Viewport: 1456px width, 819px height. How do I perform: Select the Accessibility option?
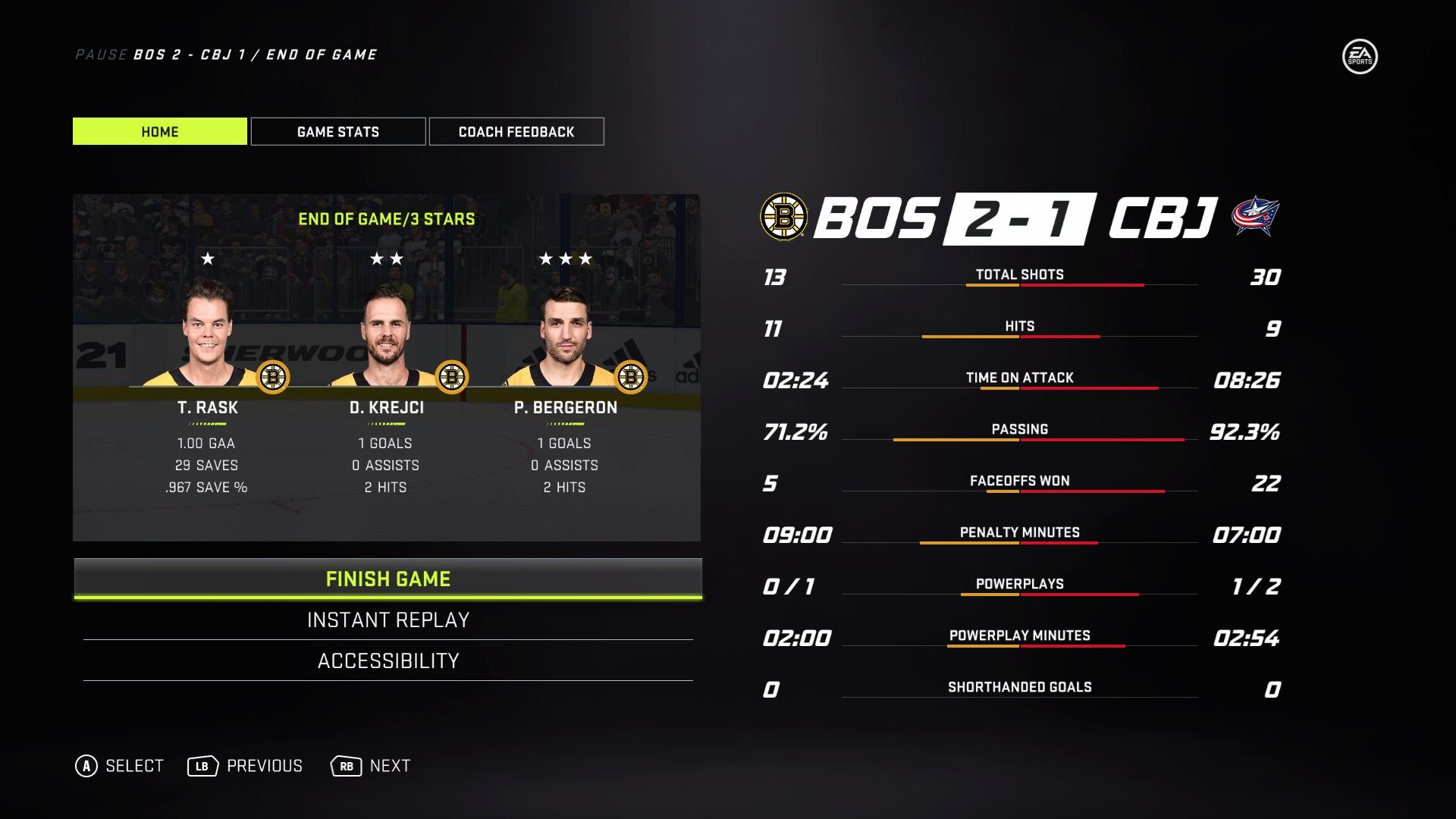click(x=388, y=661)
